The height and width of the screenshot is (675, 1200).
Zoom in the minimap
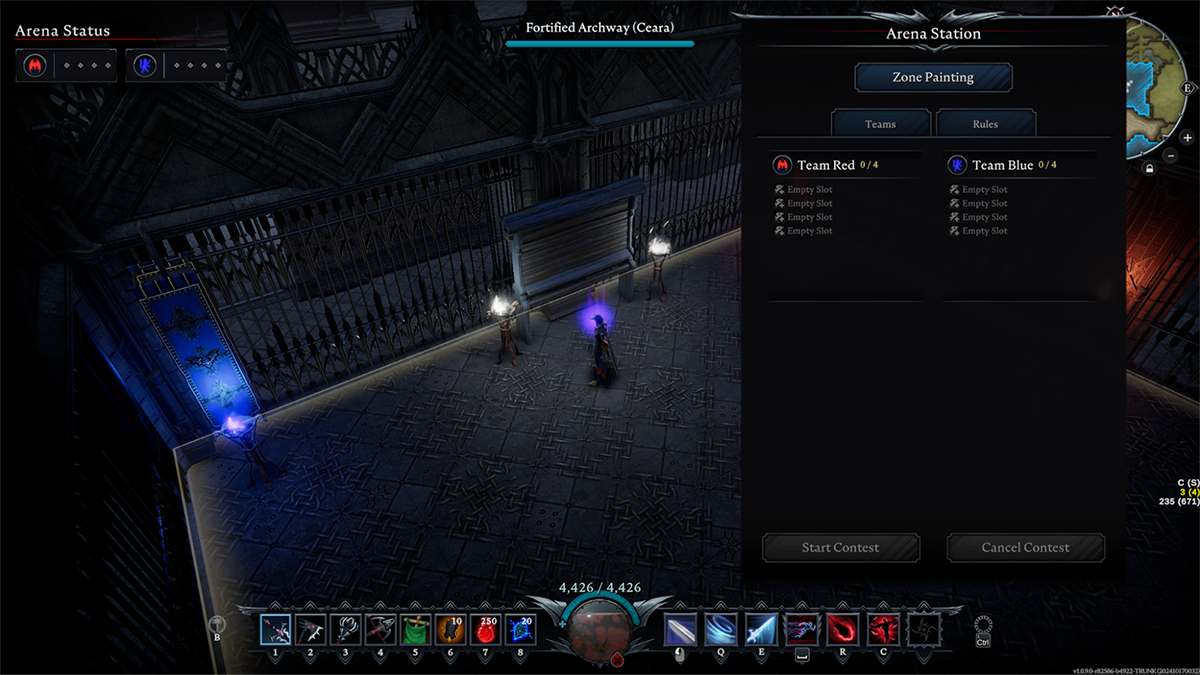point(1187,138)
